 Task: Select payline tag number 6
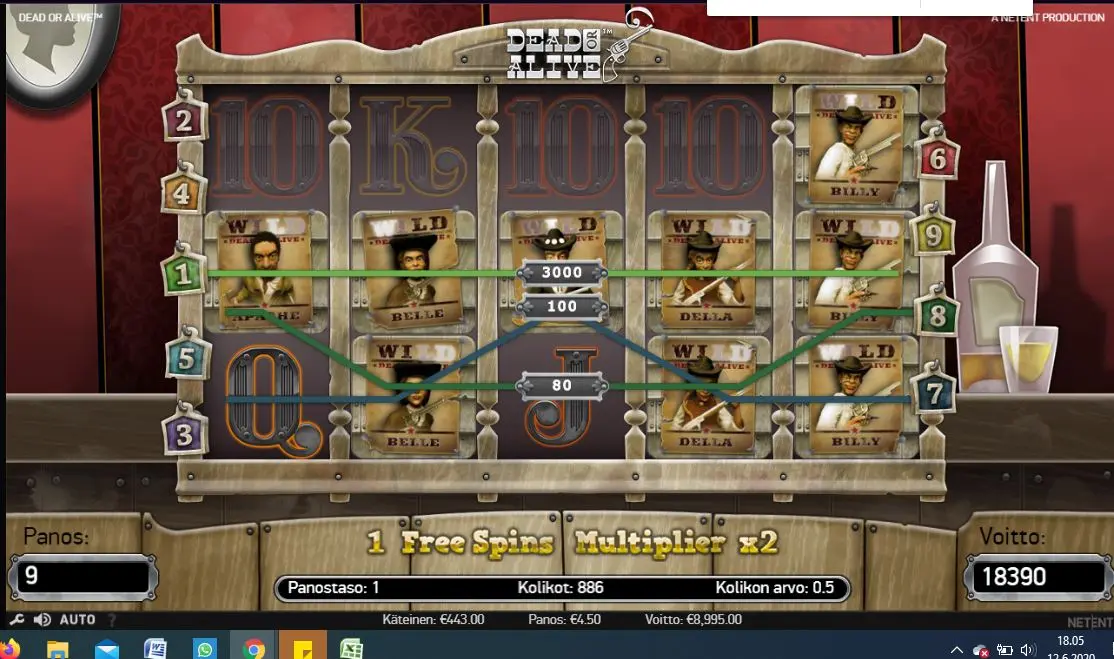click(x=937, y=158)
